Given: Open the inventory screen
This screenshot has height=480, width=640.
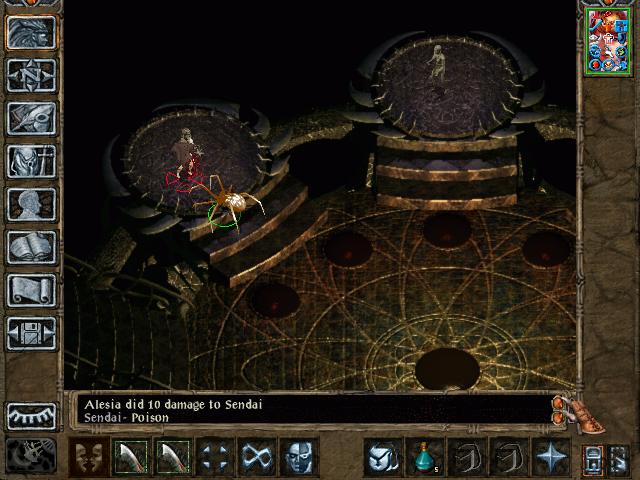Looking at the screenshot, I should [31, 161].
